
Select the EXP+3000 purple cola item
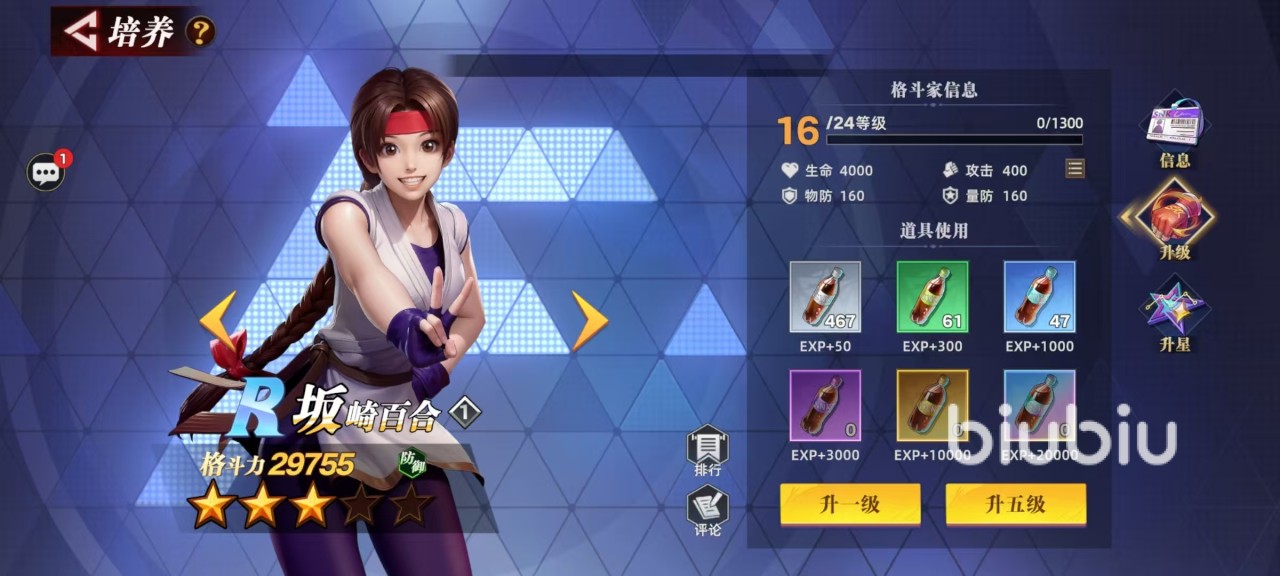click(x=825, y=405)
